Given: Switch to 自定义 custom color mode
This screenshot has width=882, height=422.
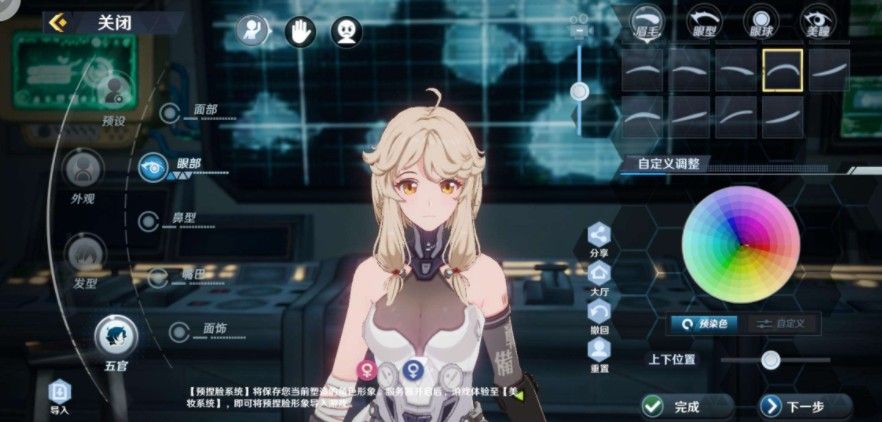Looking at the screenshot, I should [783, 324].
